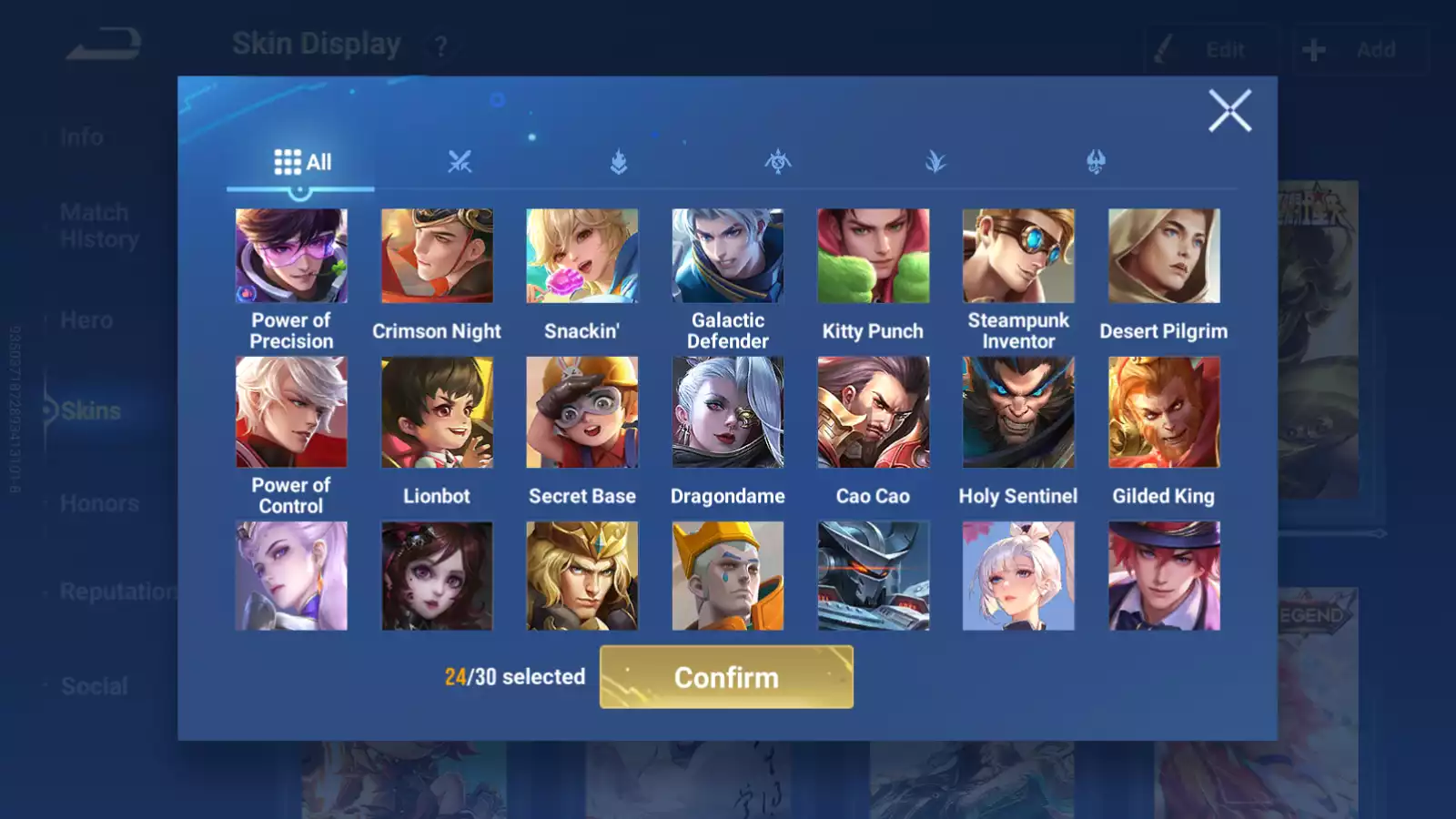
Task: Open the Skin Display help question mark
Action: 440,46
